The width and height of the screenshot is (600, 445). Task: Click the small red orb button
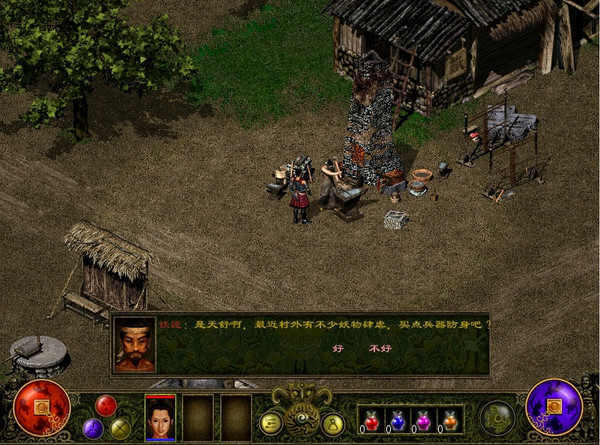coord(106,405)
